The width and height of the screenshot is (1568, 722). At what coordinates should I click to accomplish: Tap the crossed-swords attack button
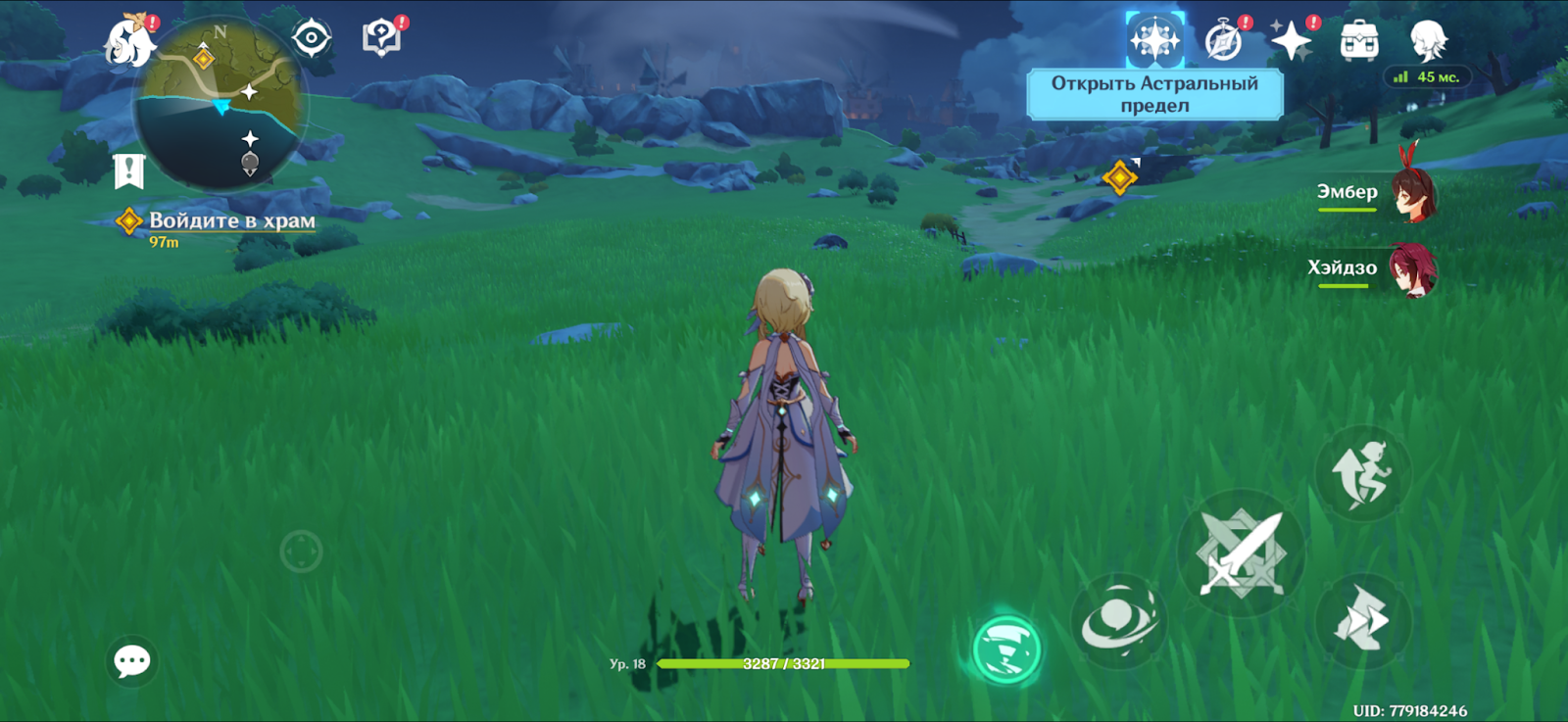[1241, 554]
